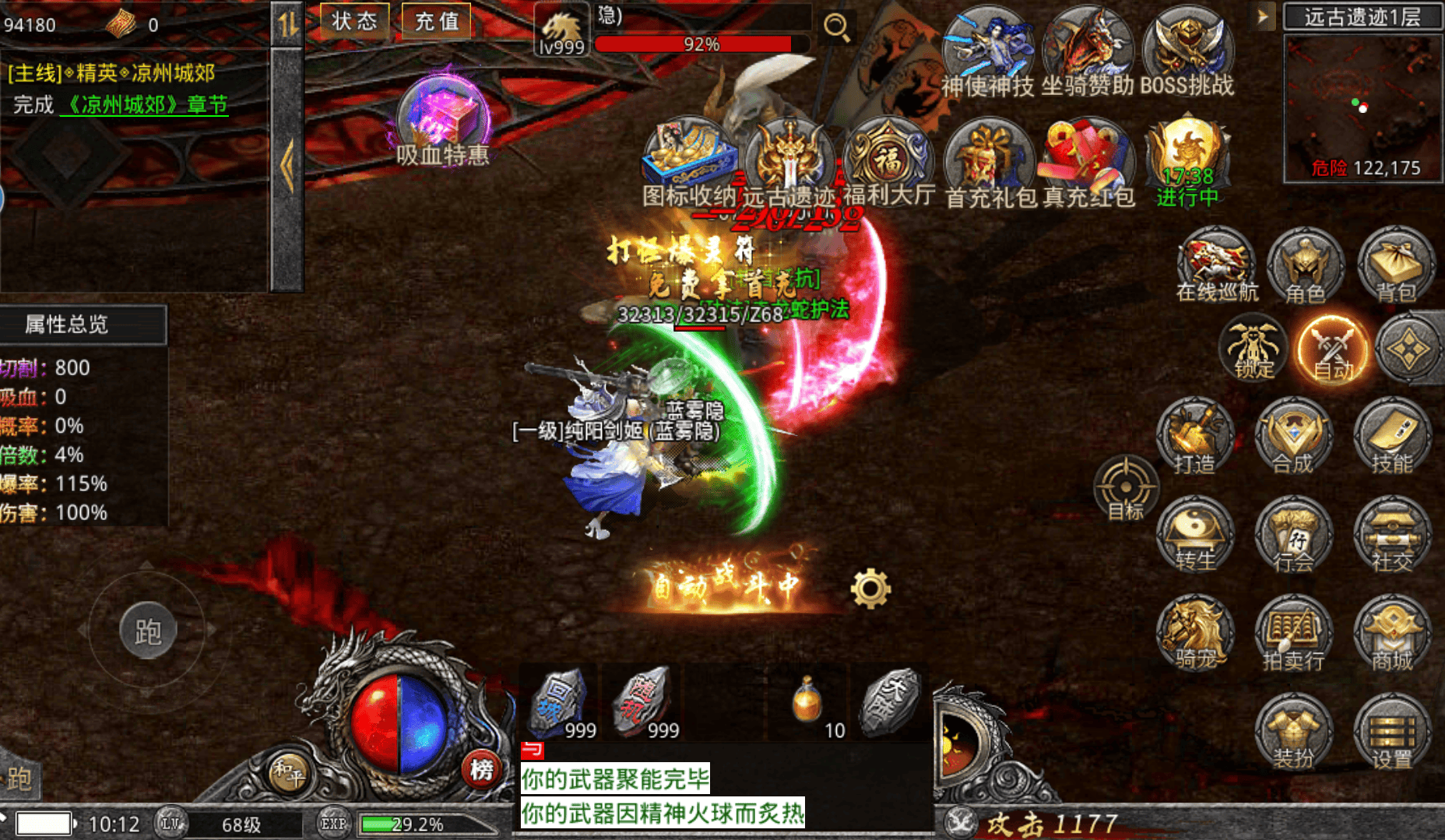The height and width of the screenshot is (840, 1445).
Task: Open the 拍卖行 auction house
Action: [1293, 634]
